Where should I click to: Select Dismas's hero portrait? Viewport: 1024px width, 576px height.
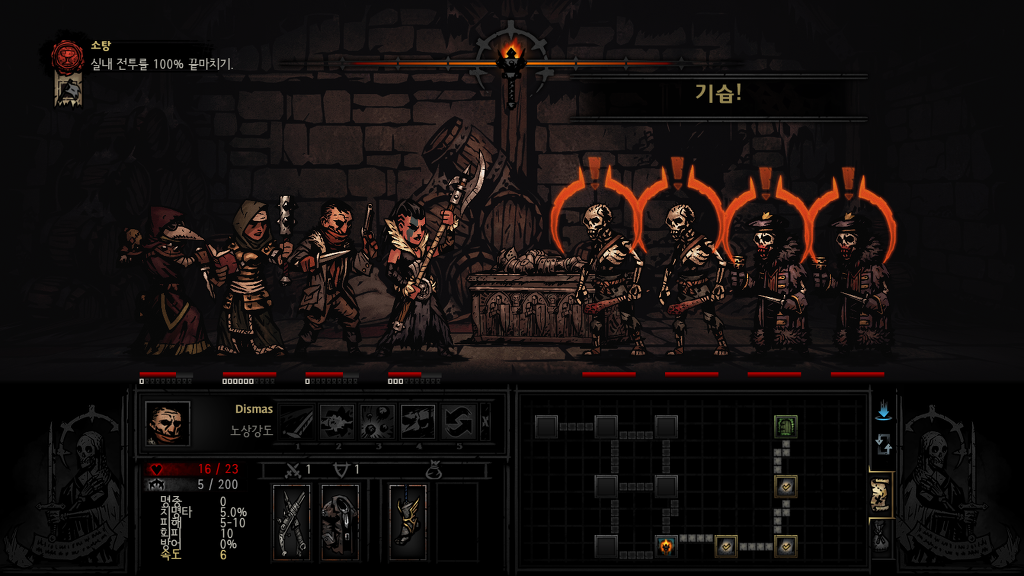(167, 423)
